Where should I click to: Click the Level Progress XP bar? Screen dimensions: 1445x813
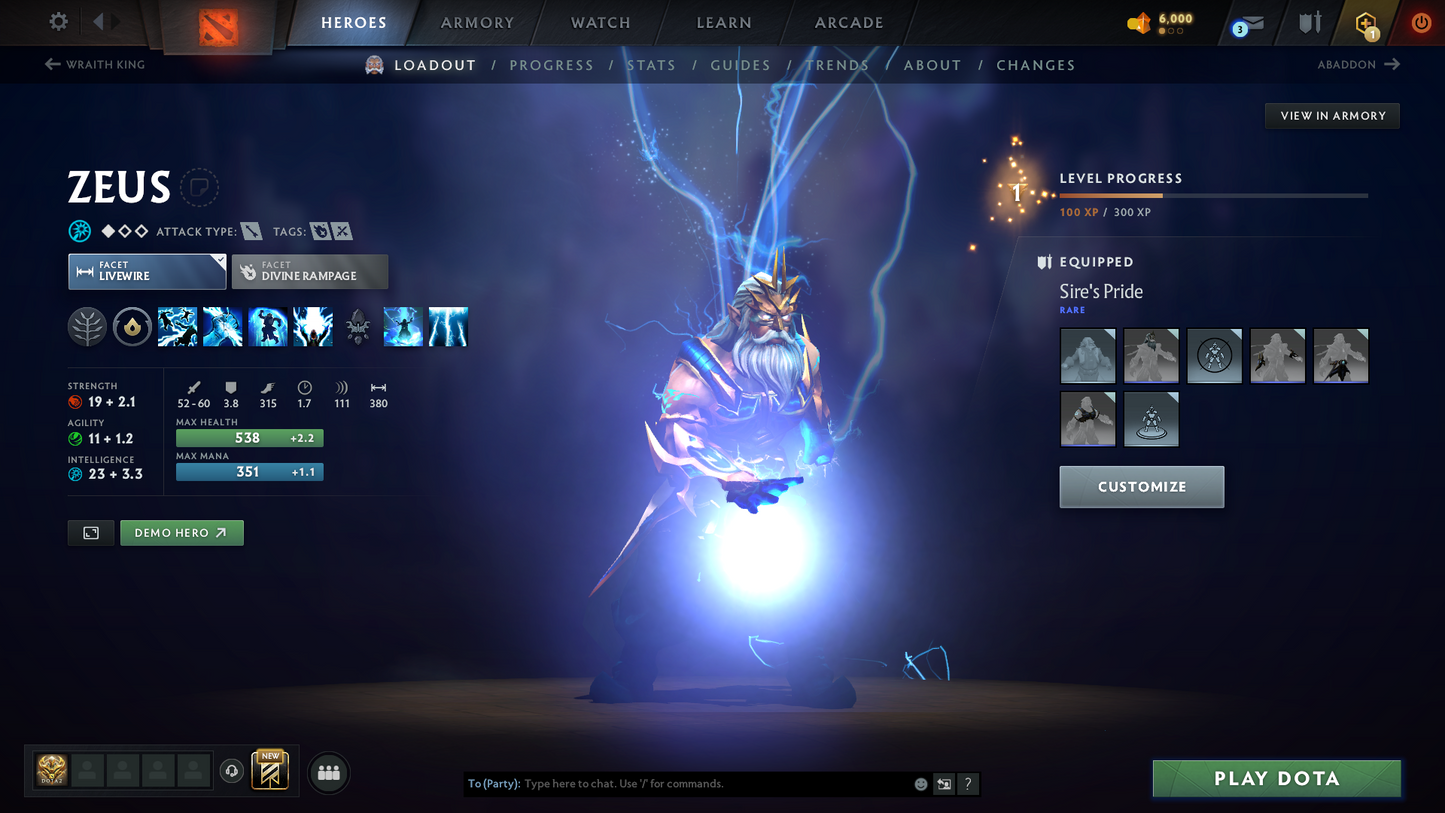(x=1212, y=196)
